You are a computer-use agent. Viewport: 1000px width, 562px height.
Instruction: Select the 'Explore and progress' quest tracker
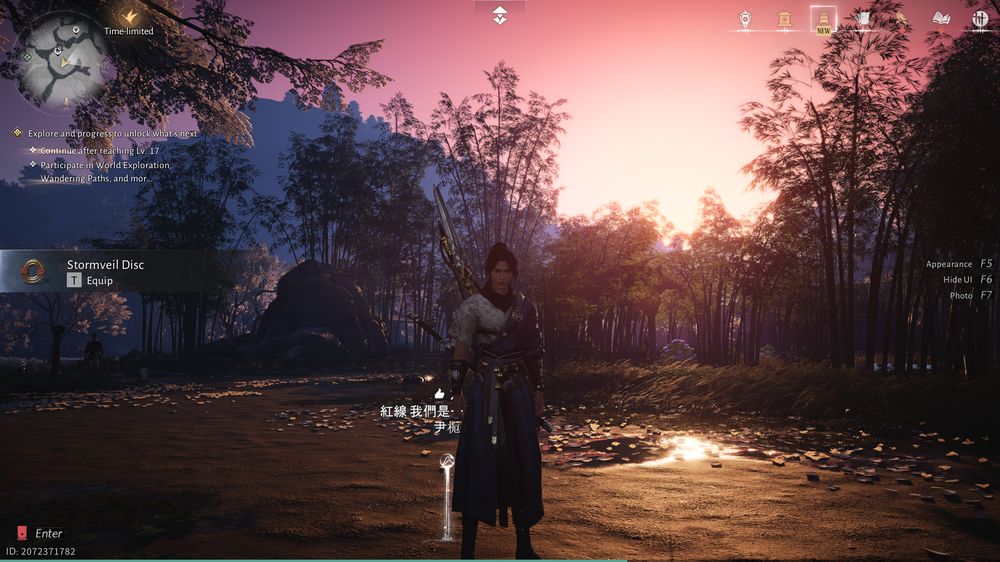point(112,133)
